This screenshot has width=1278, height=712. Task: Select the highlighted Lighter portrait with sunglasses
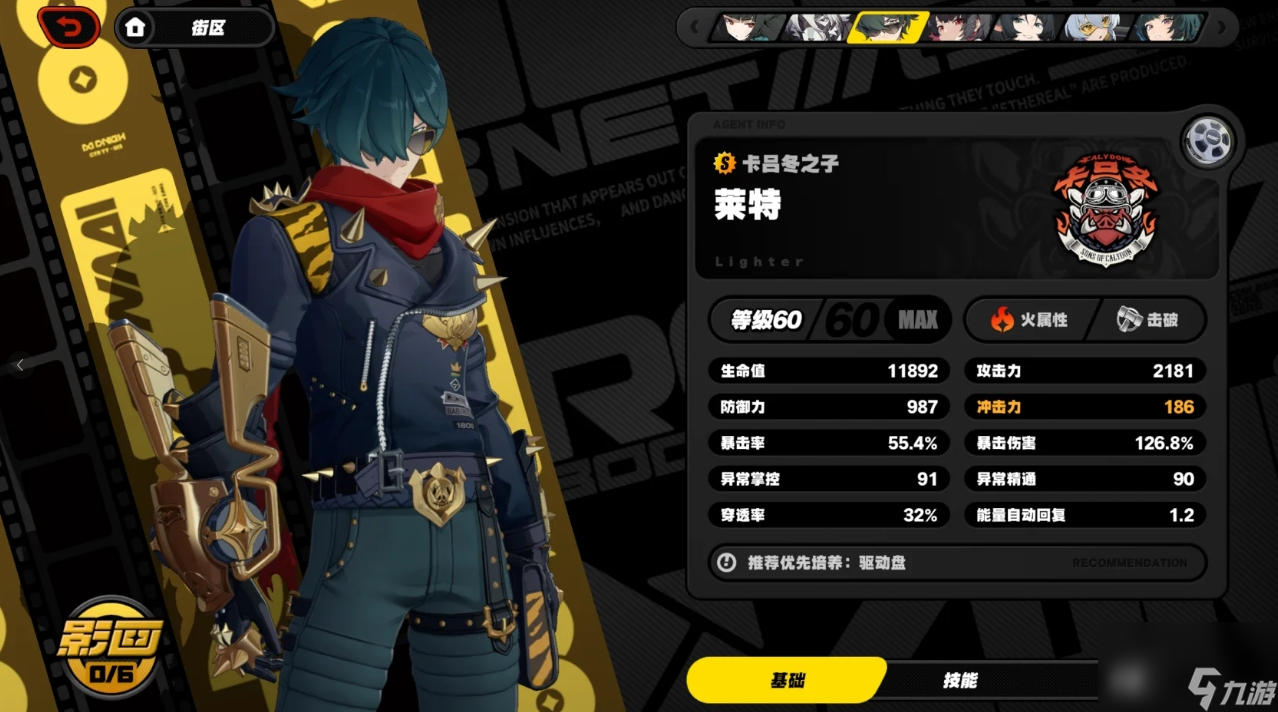[885, 27]
